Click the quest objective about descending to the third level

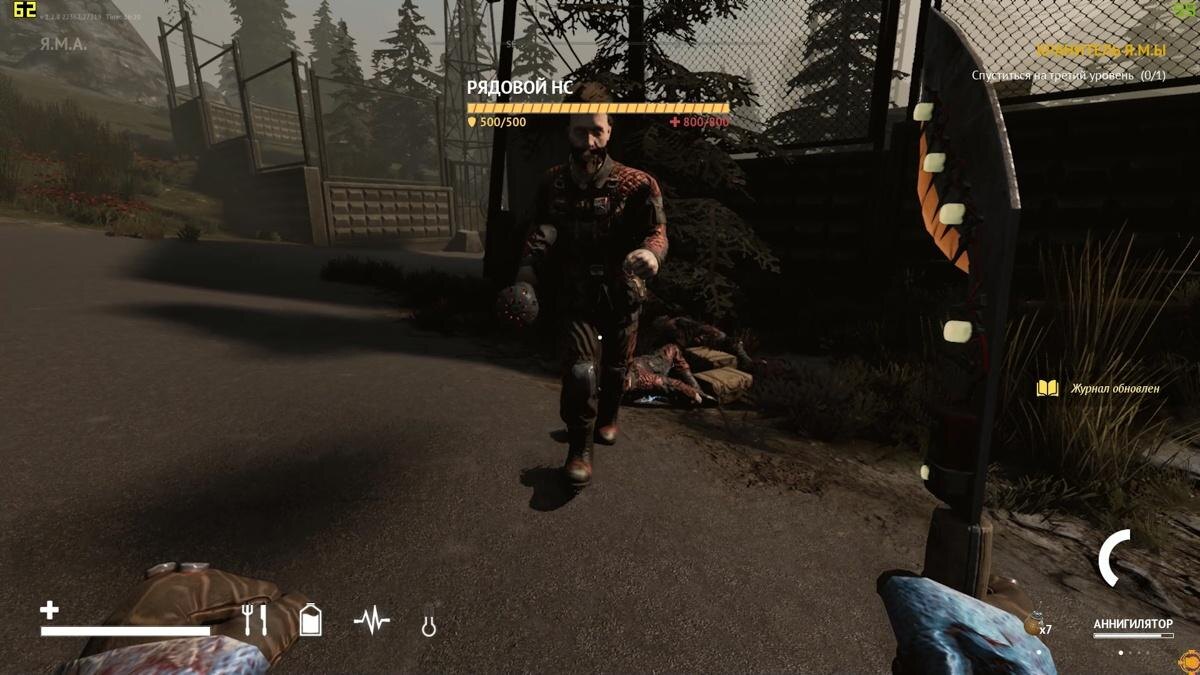coord(1068,76)
